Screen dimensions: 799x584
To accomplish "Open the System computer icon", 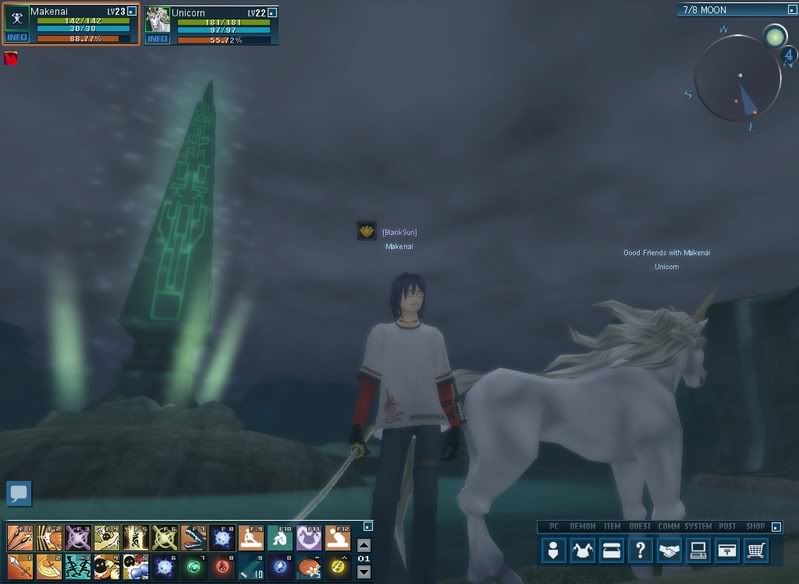I will coord(699,549).
